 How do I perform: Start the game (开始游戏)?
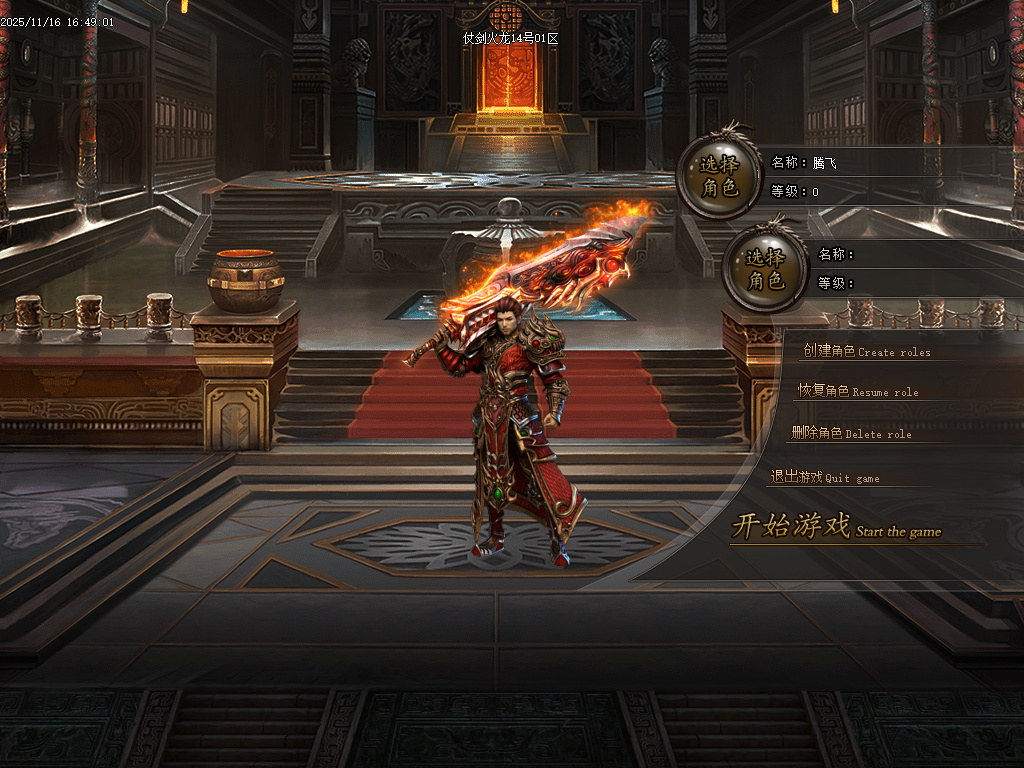tap(835, 527)
